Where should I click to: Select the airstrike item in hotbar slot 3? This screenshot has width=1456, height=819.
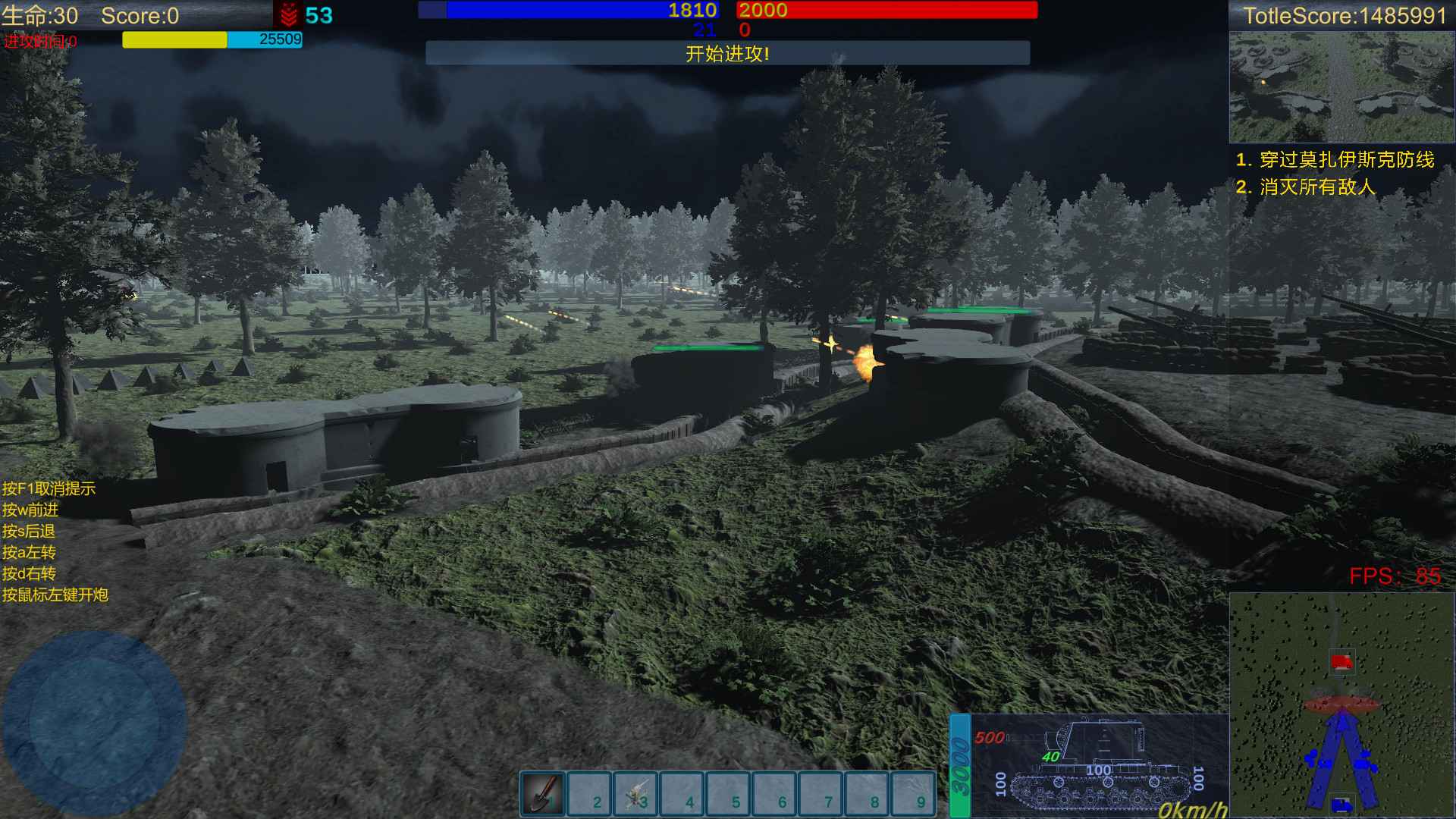click(635, 795)
